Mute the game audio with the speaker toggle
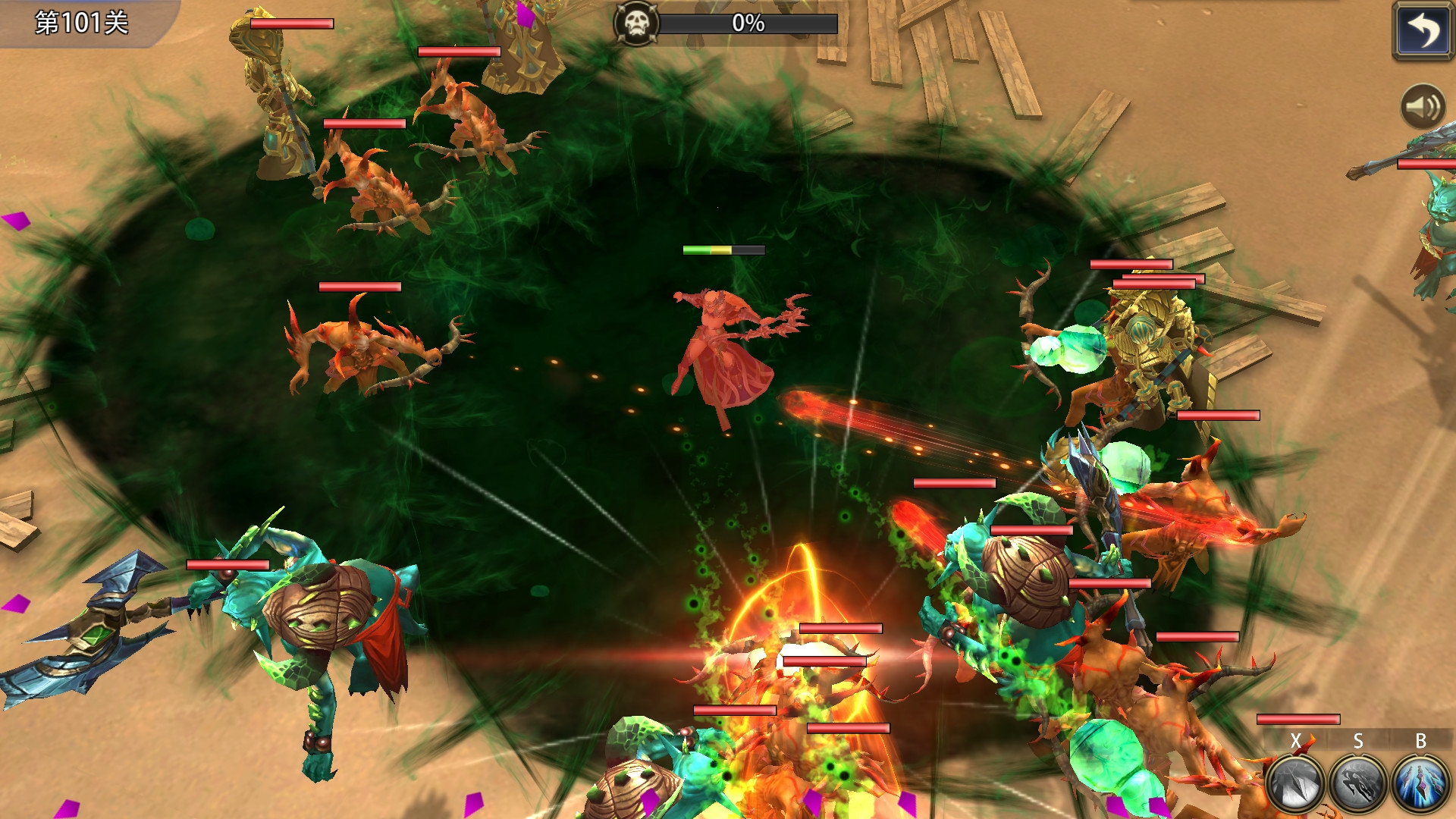The height and width of the screenshot is (819, 1456). pos(1422,107)
